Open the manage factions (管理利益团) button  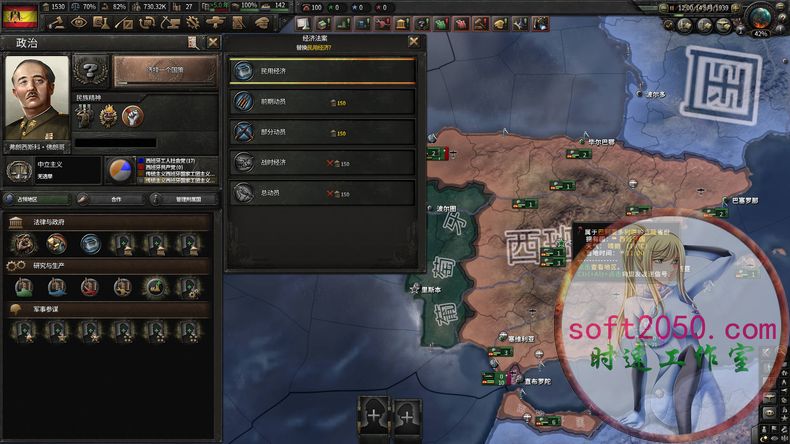coord(185,199)
